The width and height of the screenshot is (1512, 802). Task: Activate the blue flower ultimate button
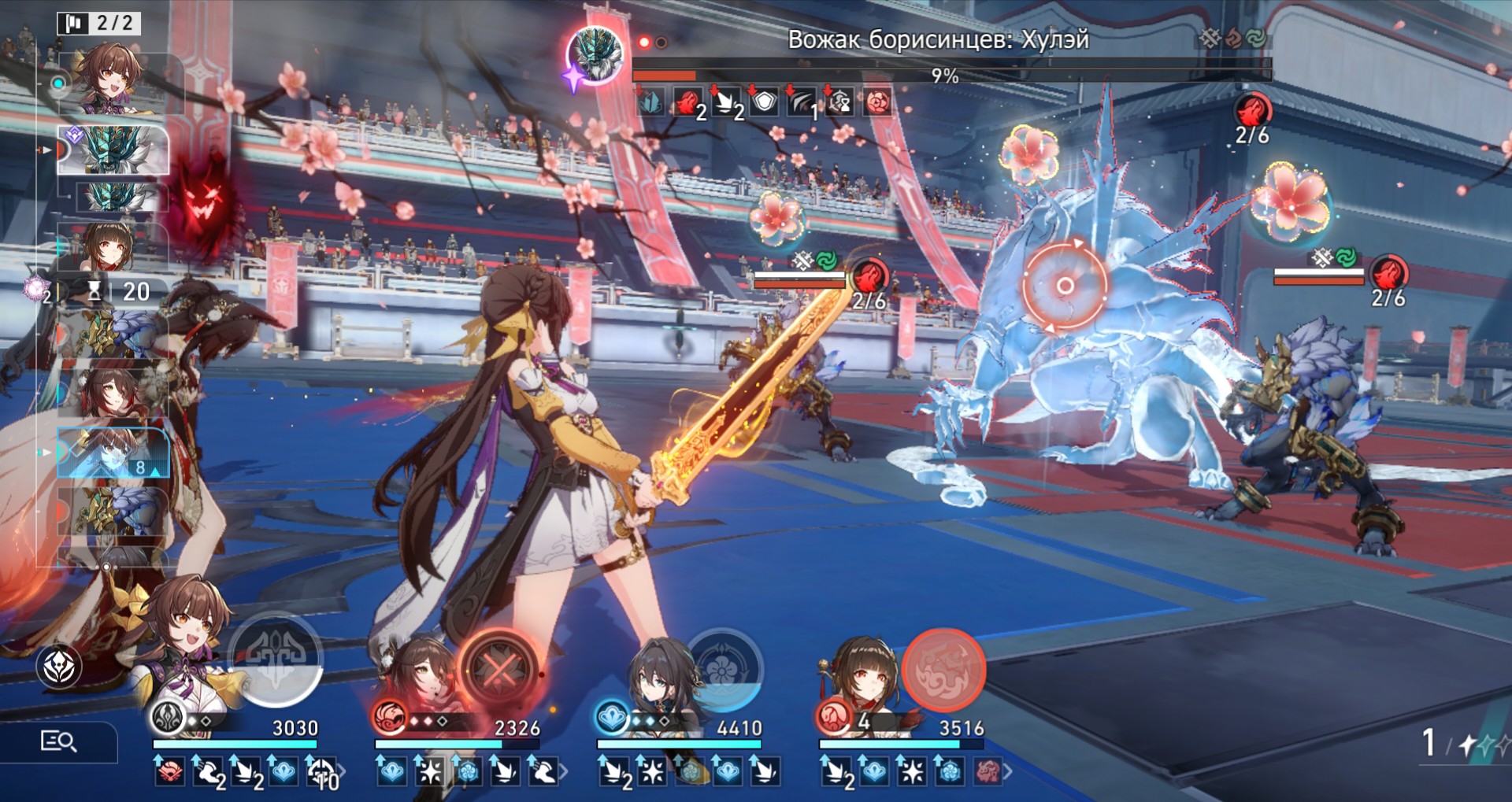coord(722,670)
